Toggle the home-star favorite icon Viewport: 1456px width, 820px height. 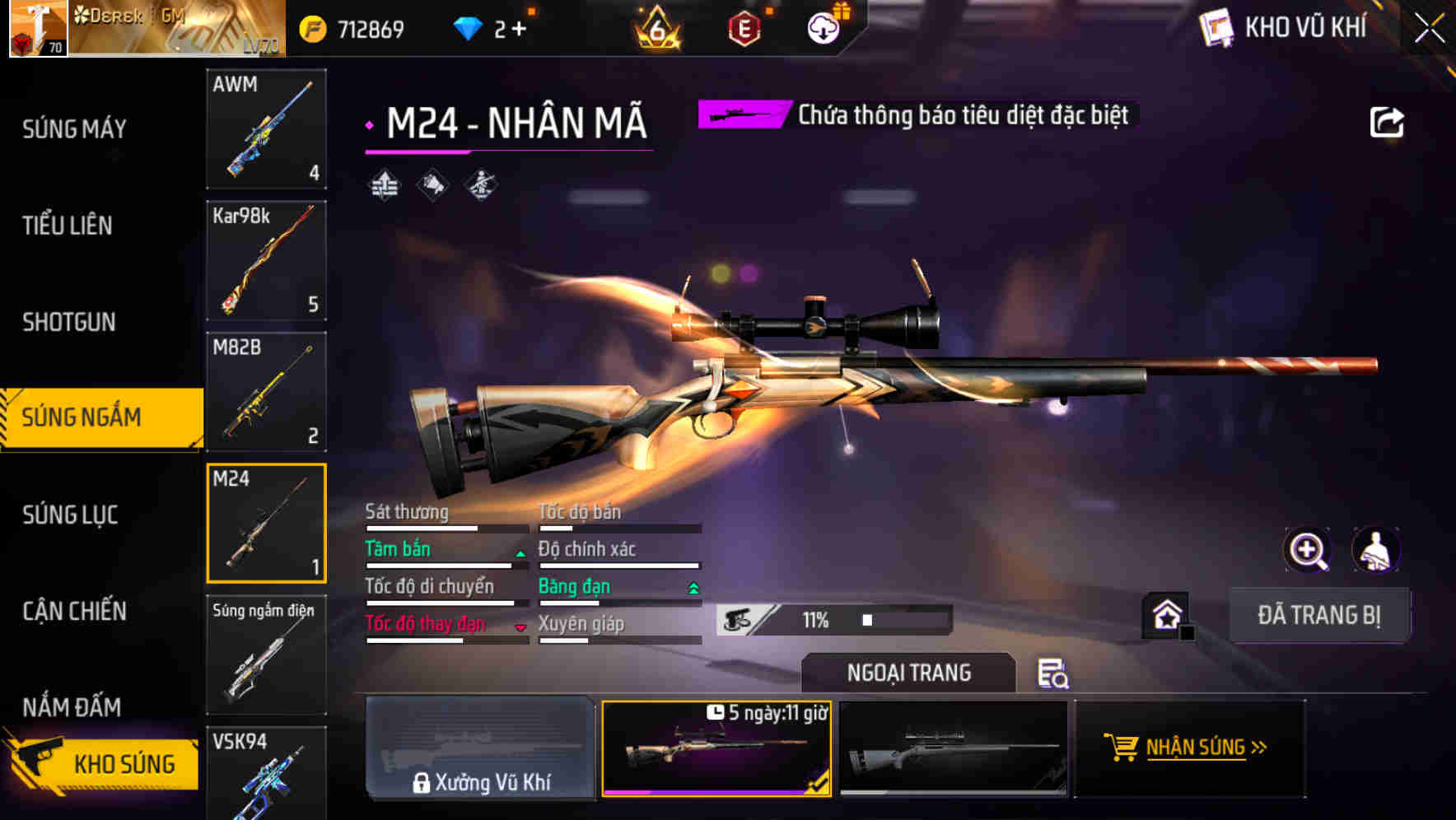[x=1169, y=614]
